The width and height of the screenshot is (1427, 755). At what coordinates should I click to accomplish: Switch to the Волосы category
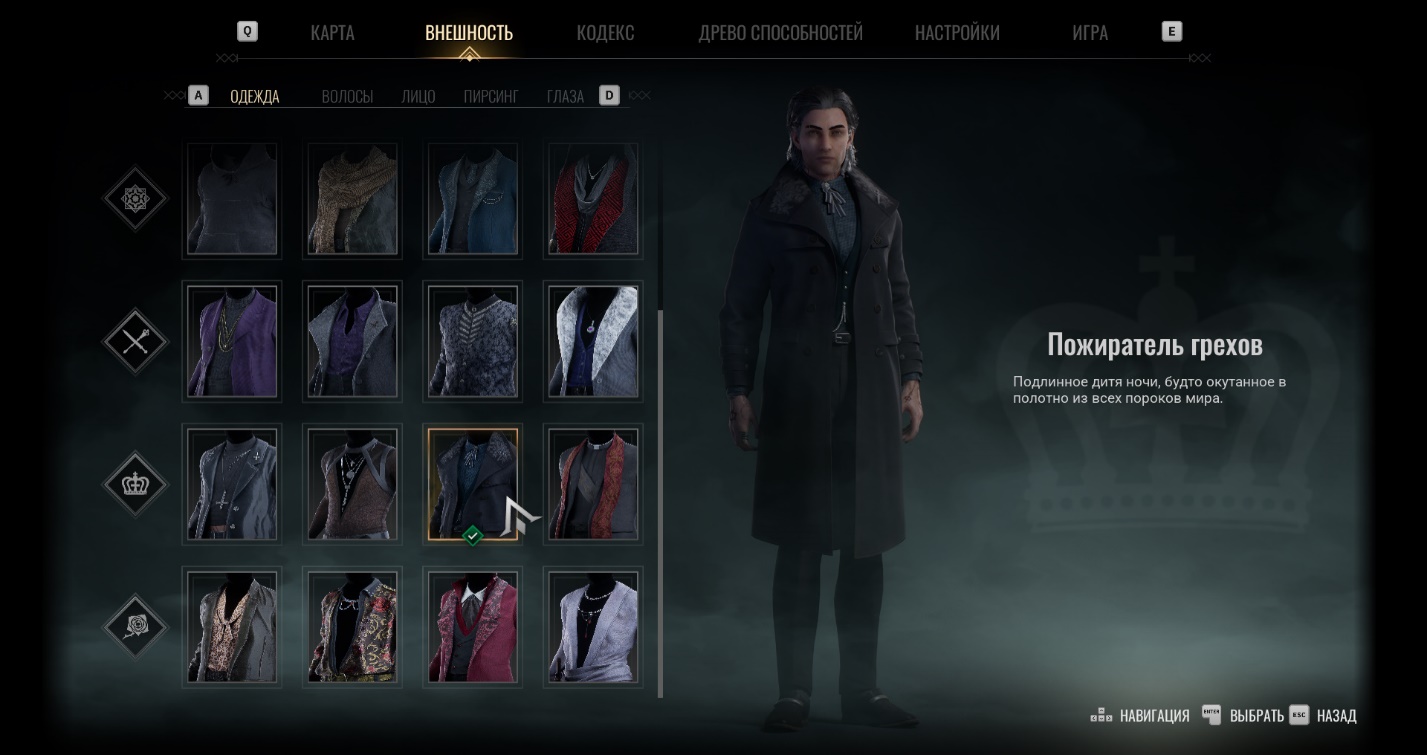[347, 97]
